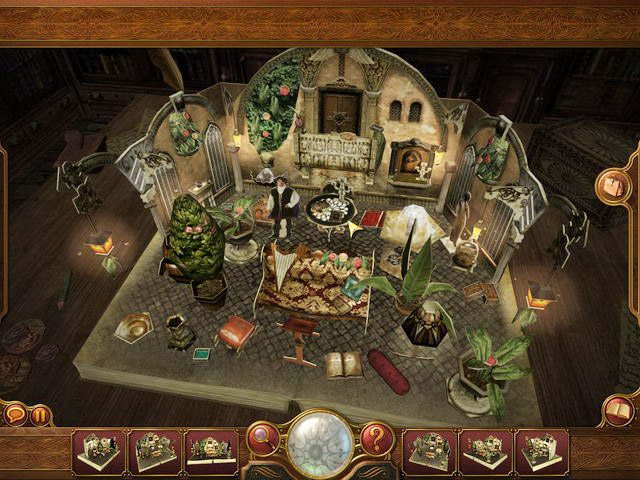Activate the magnifying glass button
The image size is (640, 480).
tap(263, 437)
